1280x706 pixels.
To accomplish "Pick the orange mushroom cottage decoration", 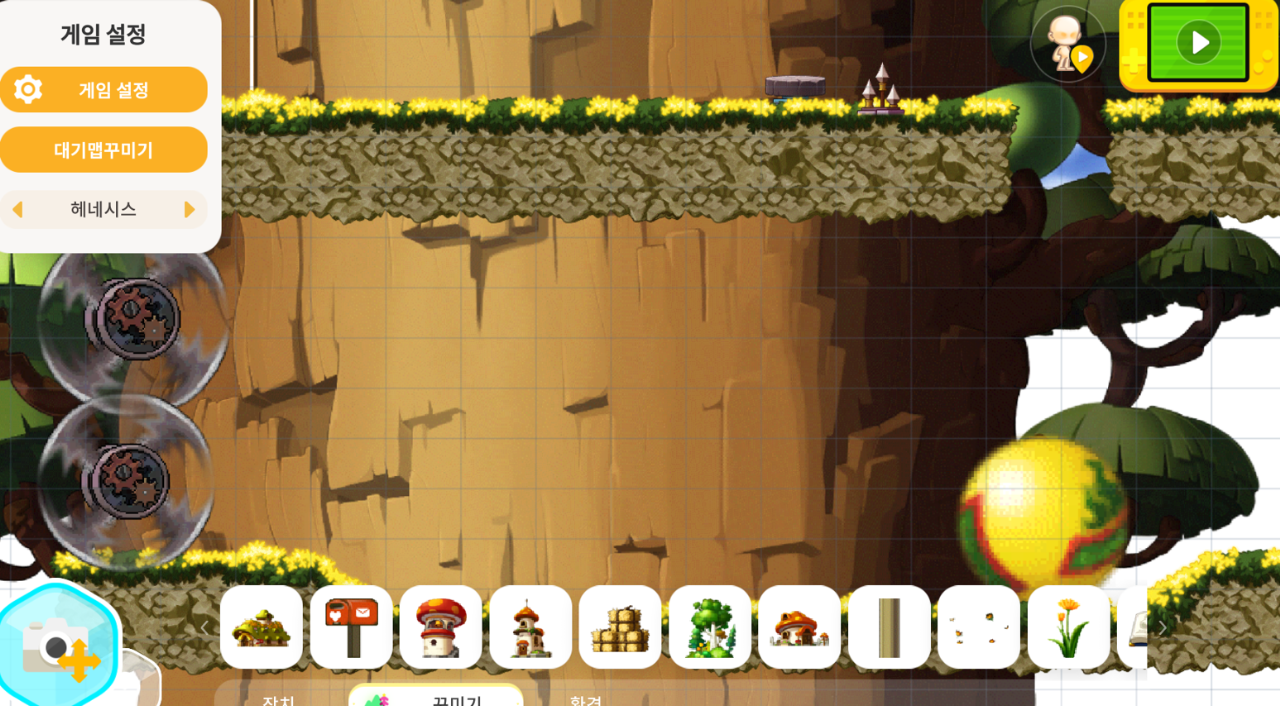I will pos(799,627).
